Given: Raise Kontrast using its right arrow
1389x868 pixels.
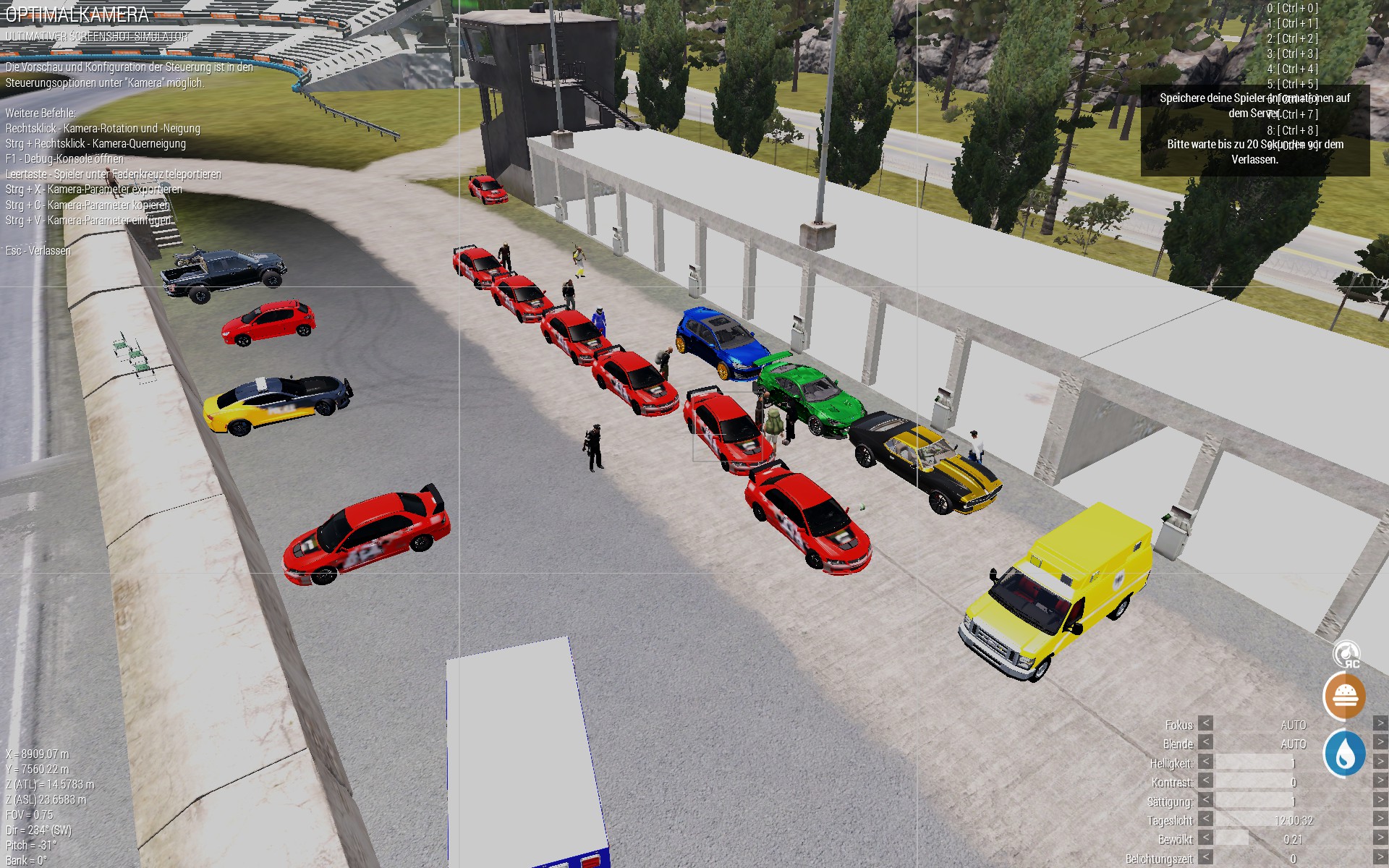Looking at the screenshot, I should tap(1380, 780).
